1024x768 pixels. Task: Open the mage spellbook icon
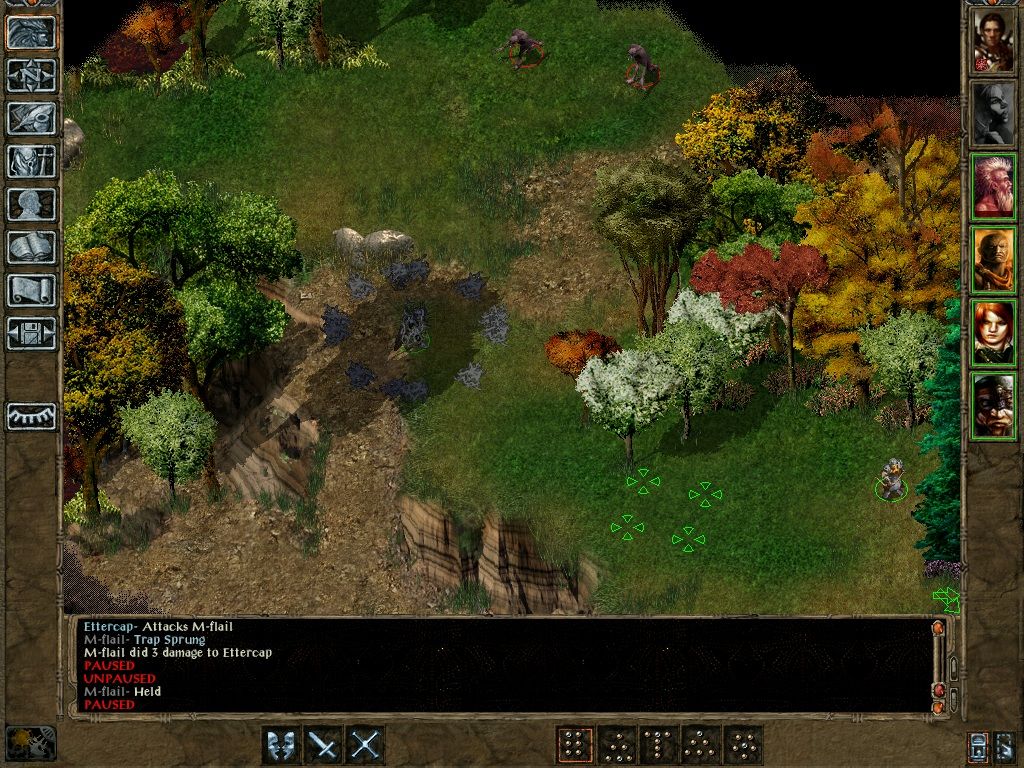pos(31,247)
